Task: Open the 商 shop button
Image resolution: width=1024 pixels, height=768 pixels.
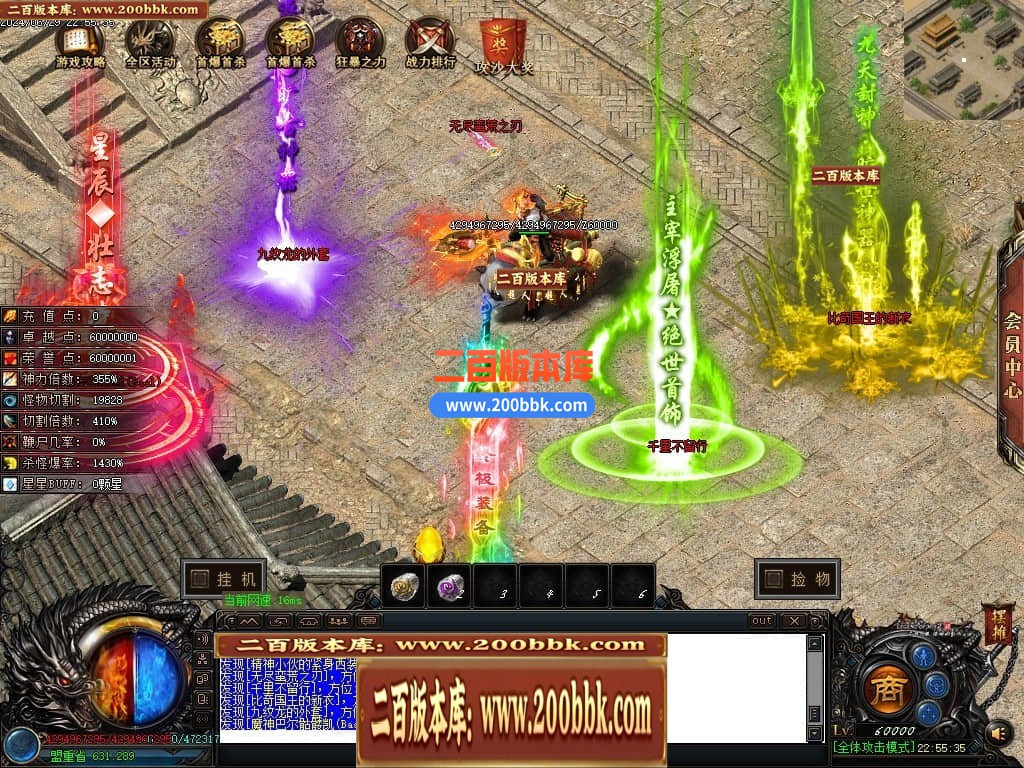Action: point(885,690)
